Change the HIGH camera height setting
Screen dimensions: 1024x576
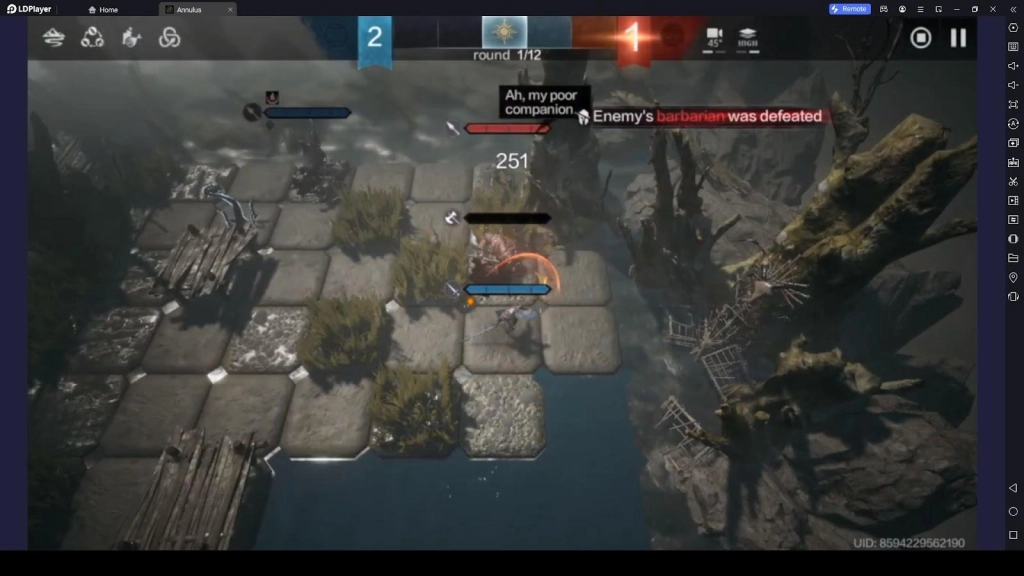click(x=747, y=38)
